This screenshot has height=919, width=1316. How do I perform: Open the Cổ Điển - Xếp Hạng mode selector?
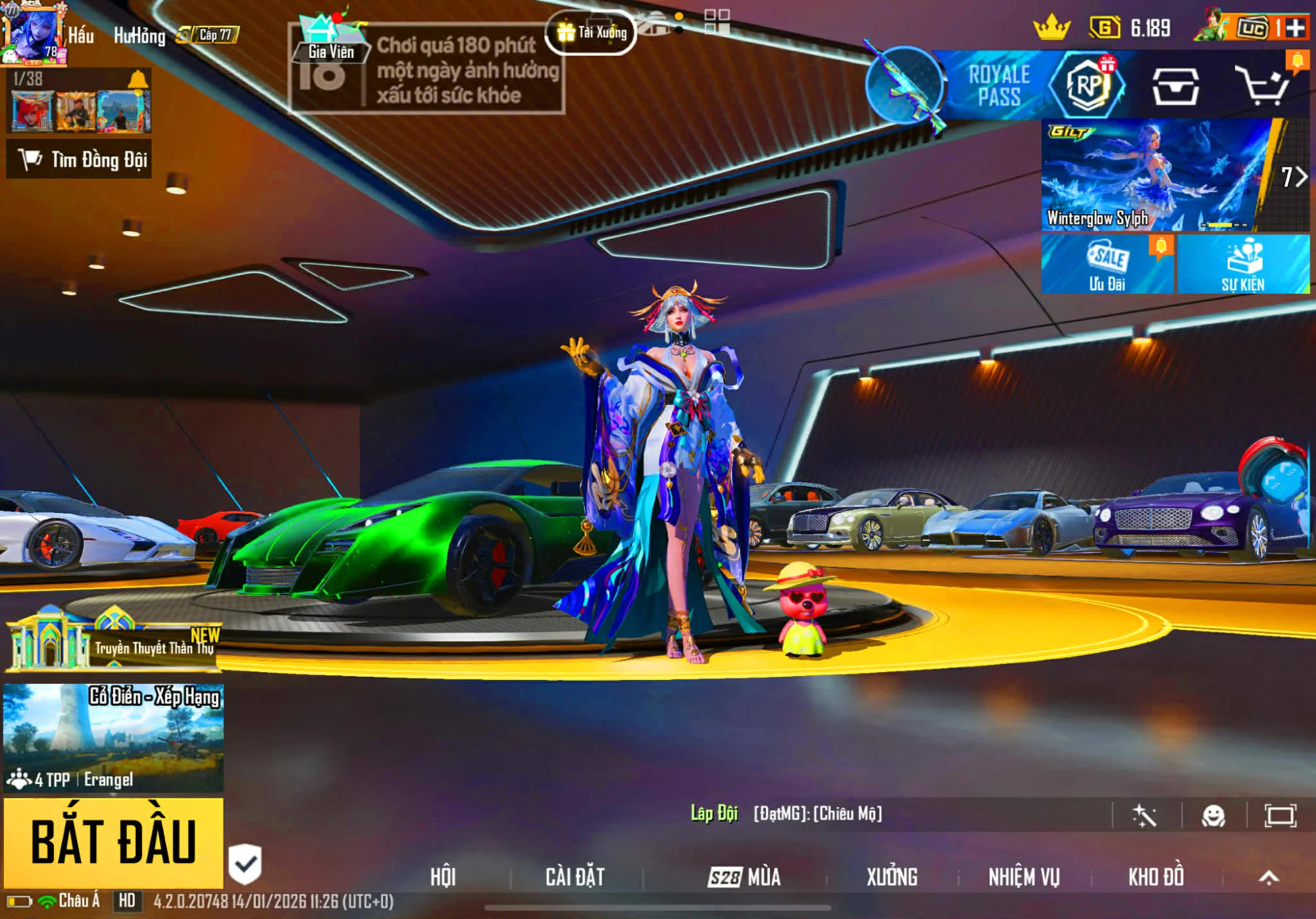click(113, 737)
